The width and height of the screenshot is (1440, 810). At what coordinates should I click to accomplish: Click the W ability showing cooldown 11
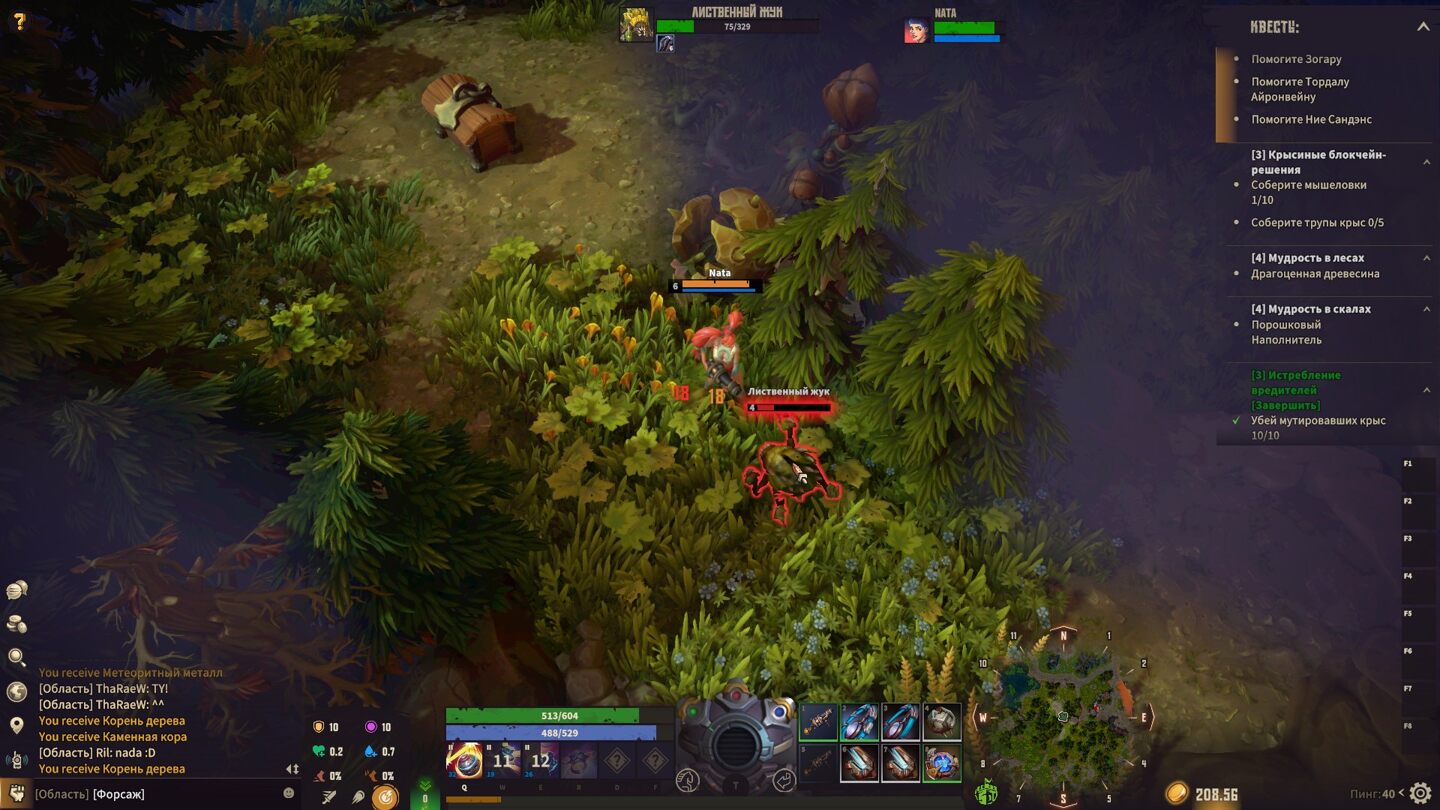click(x=503, y=761)
